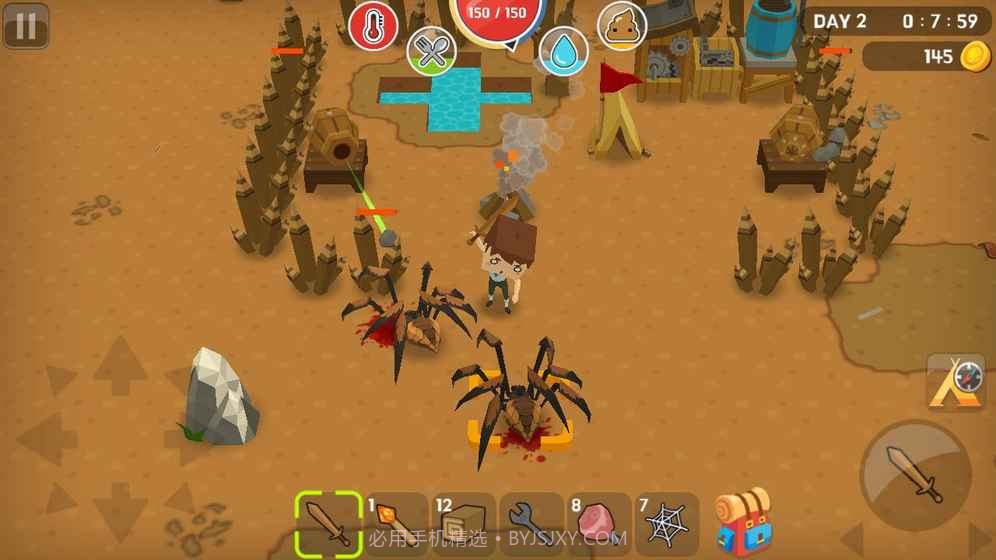
Task: Open the tent compass button
Action: click(x=955, y=381)
